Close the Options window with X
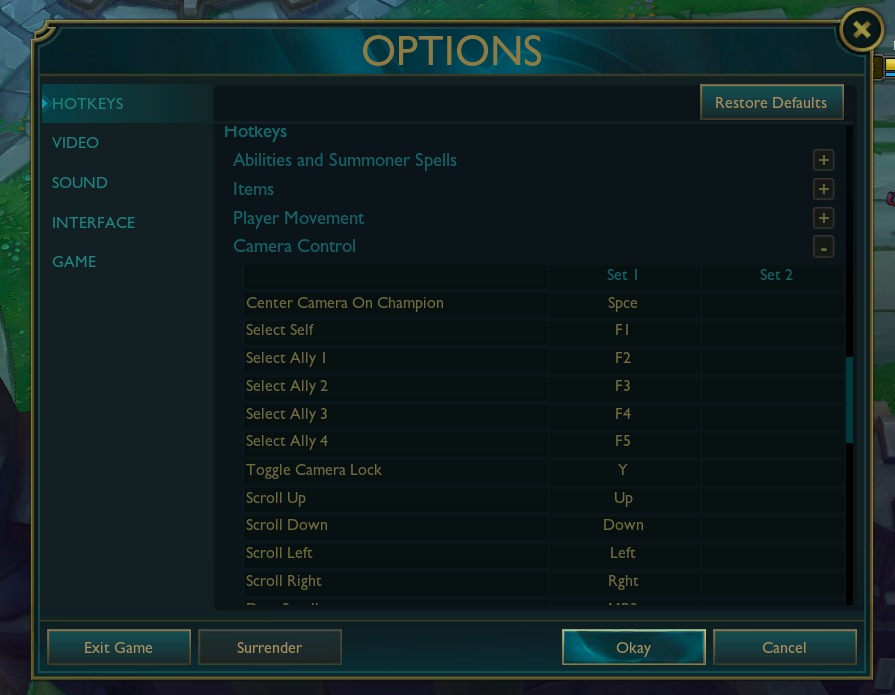This screenshot has width=895, height=695. [x=860, y=31]
